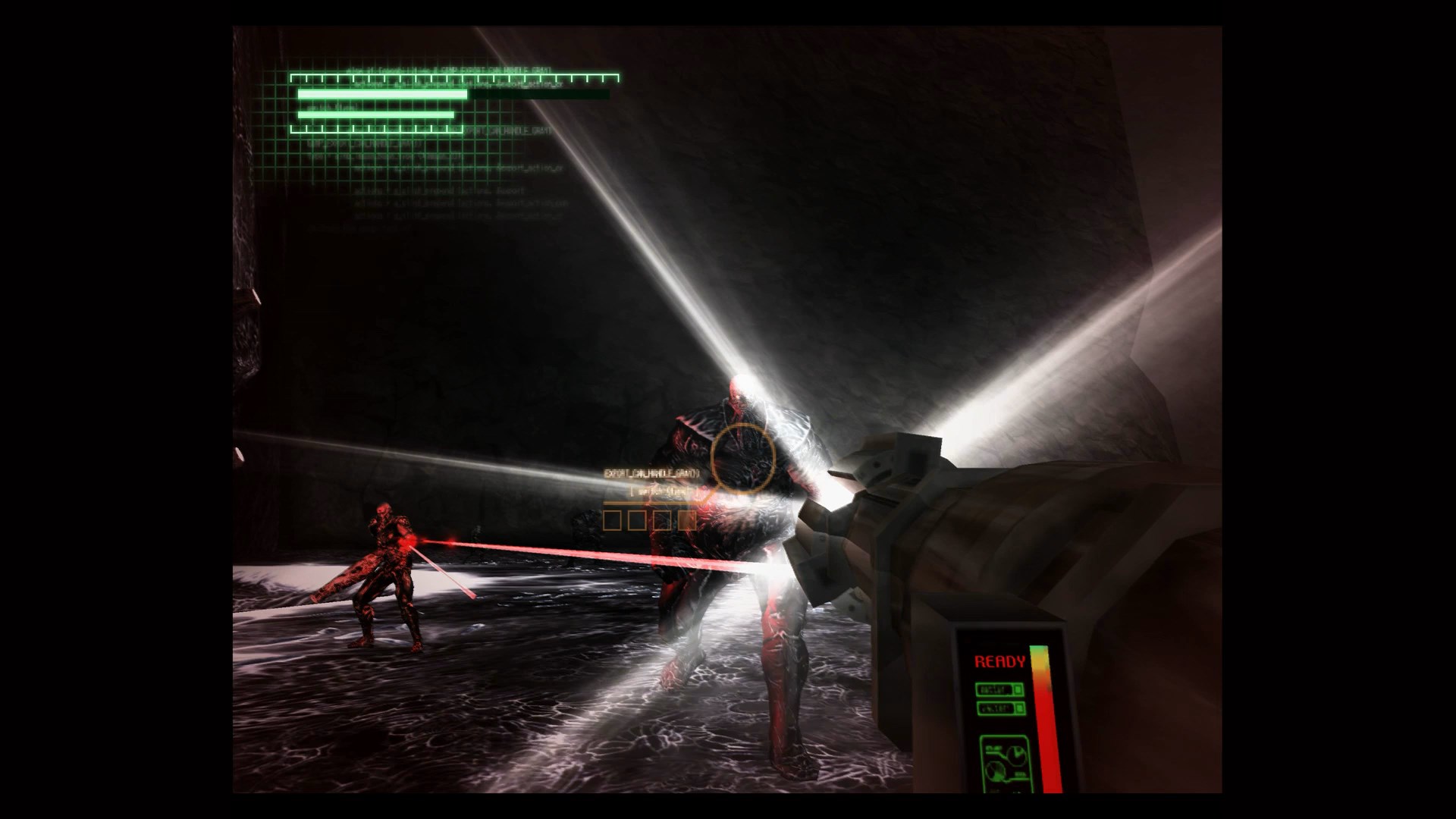
Task: Toggle the small square beside the lower green status field
Action: (1019, 708)
